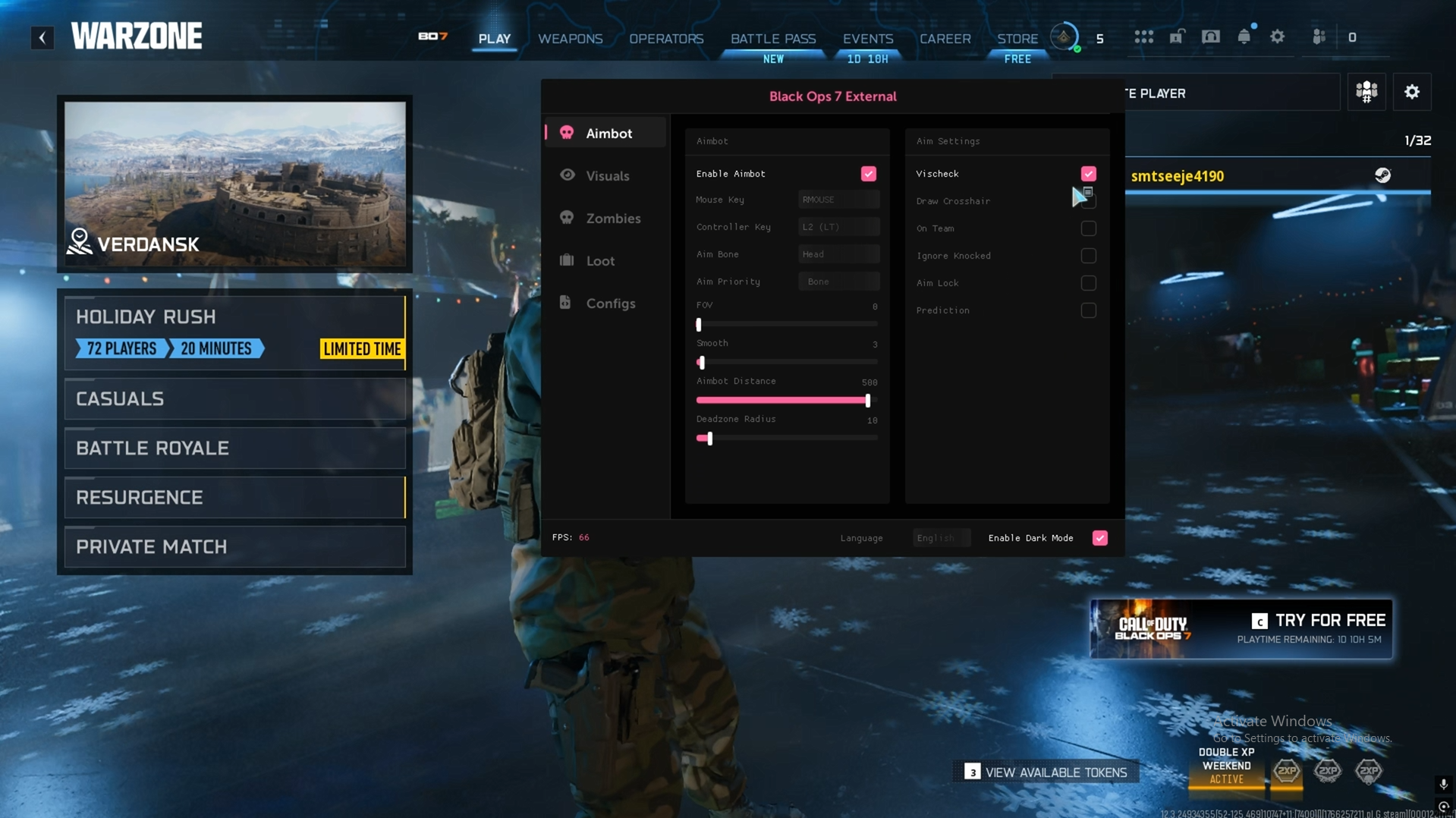Open settings from the top bar gear
1456x818 pixels.
coord(1277,37)
